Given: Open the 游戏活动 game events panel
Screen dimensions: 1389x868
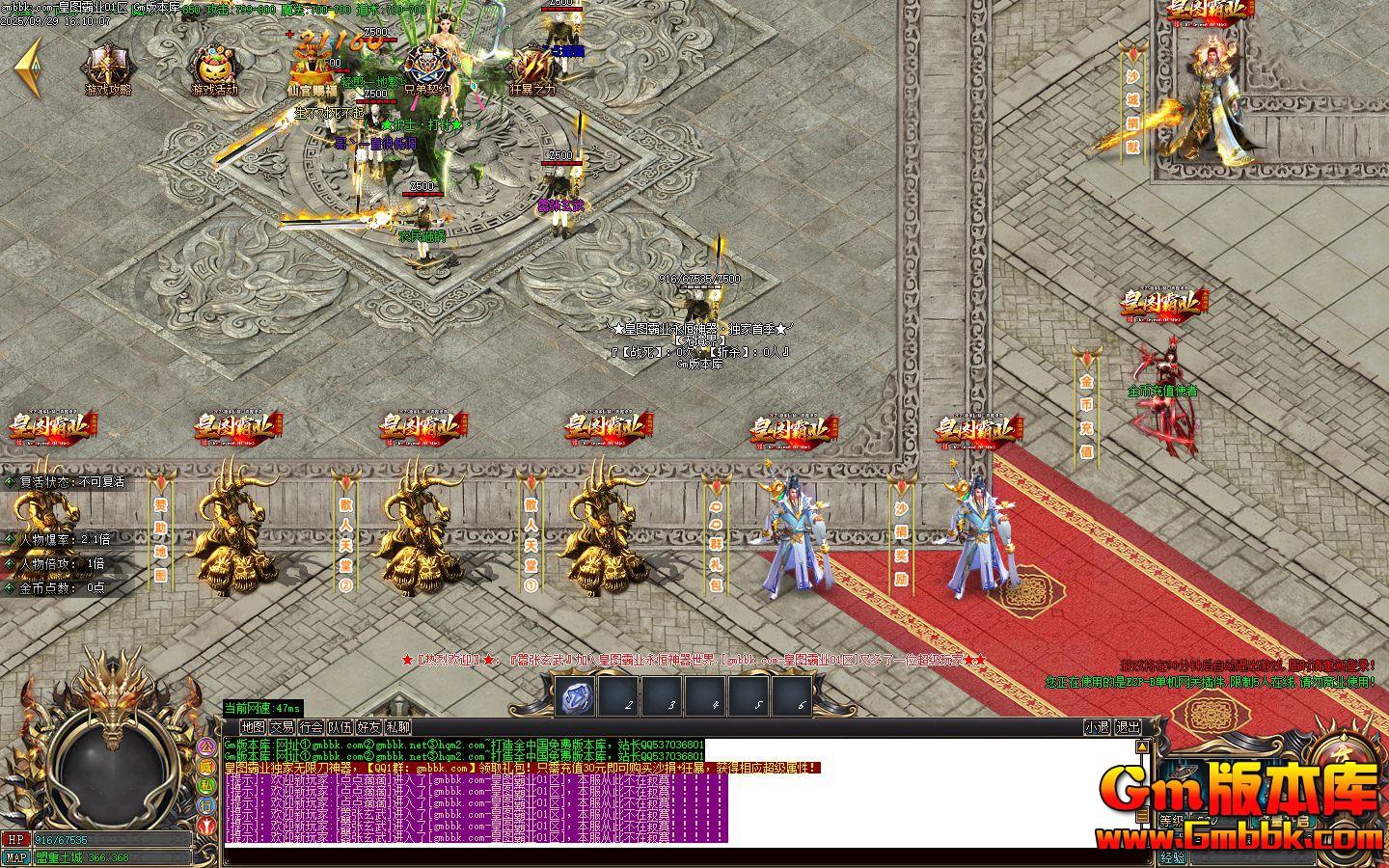Looking at the screenshot, I should [216, 61].
